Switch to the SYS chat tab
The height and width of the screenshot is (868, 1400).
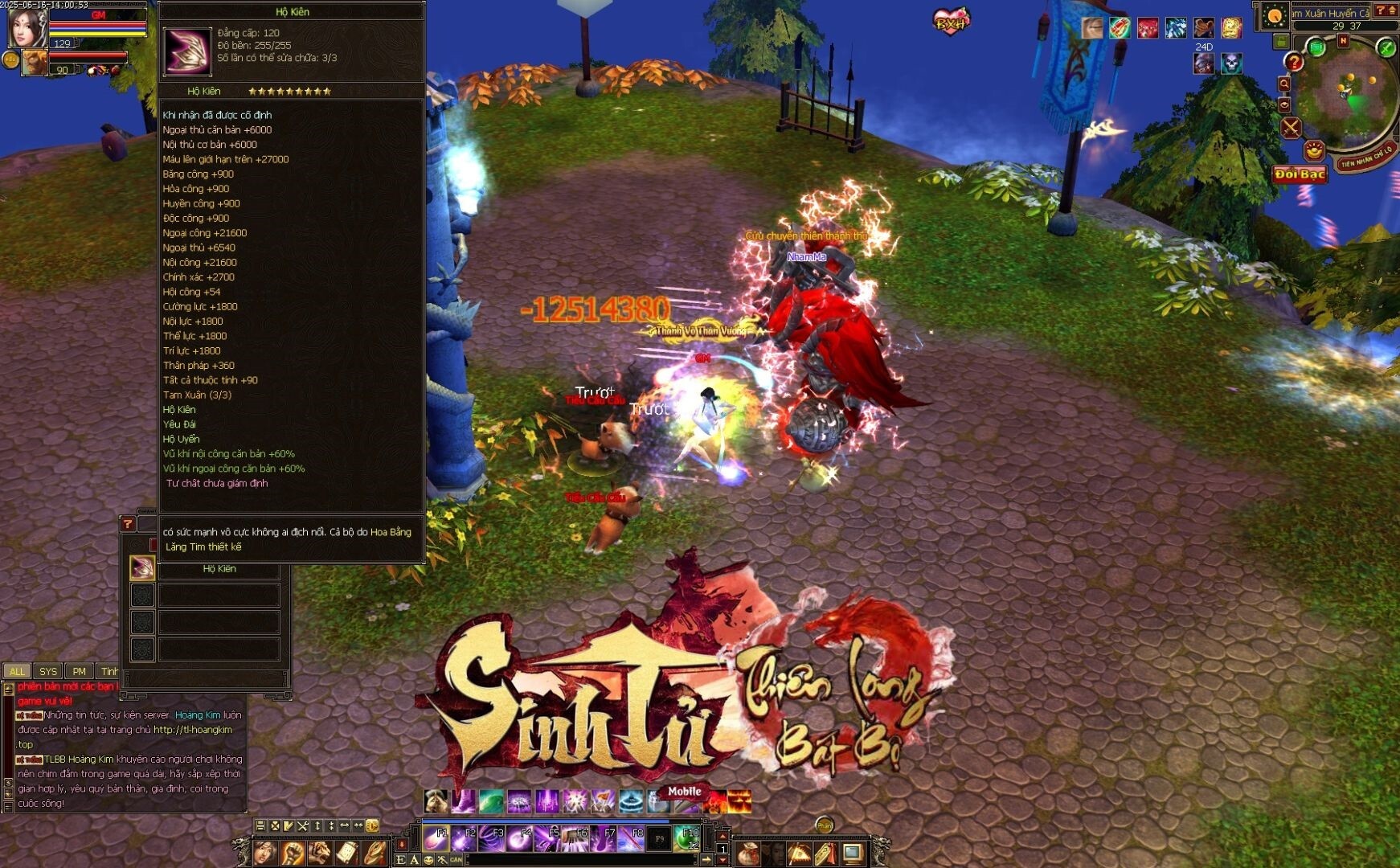[x=48, y=671]
